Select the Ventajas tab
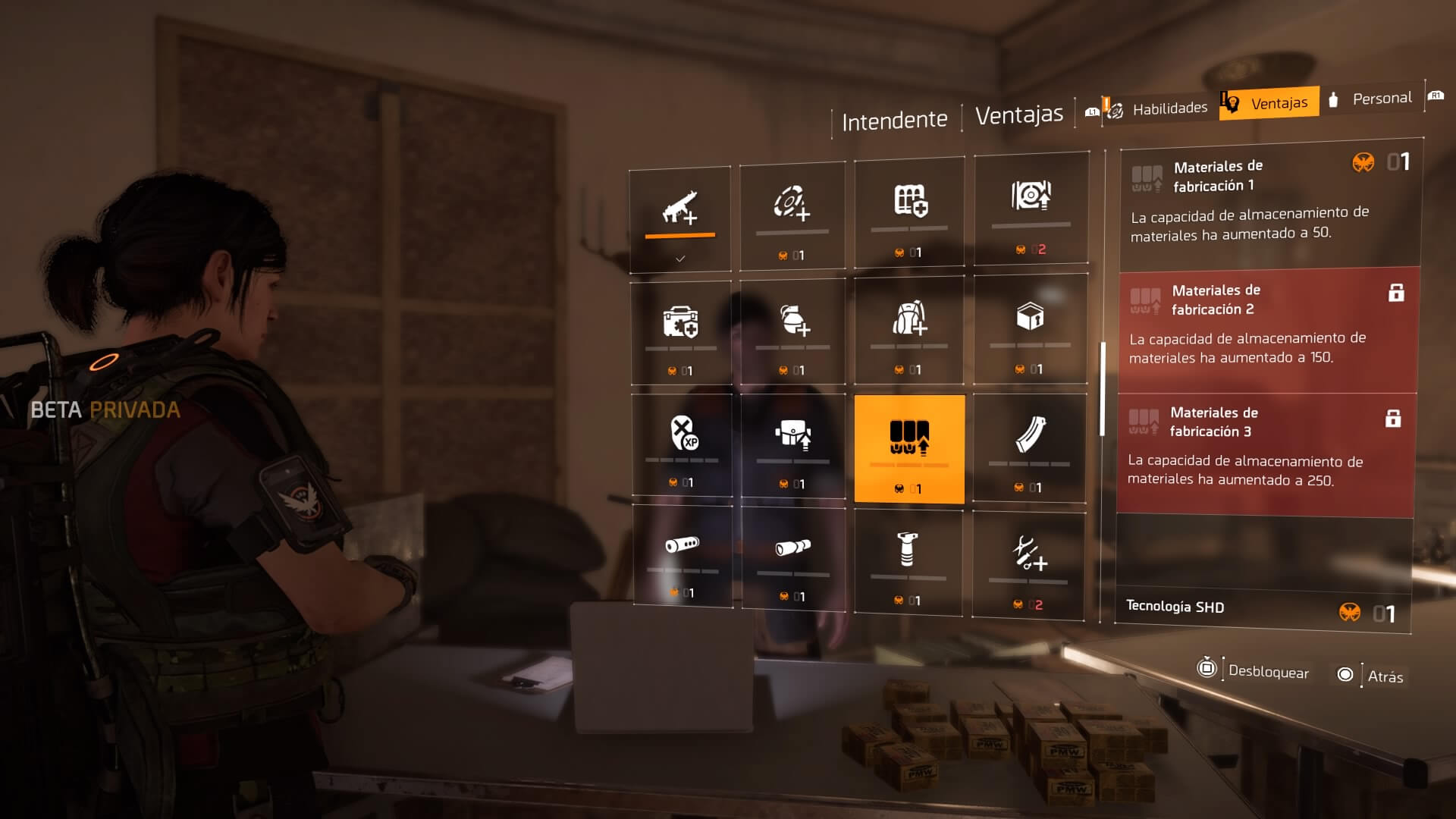 [1269, 103]
